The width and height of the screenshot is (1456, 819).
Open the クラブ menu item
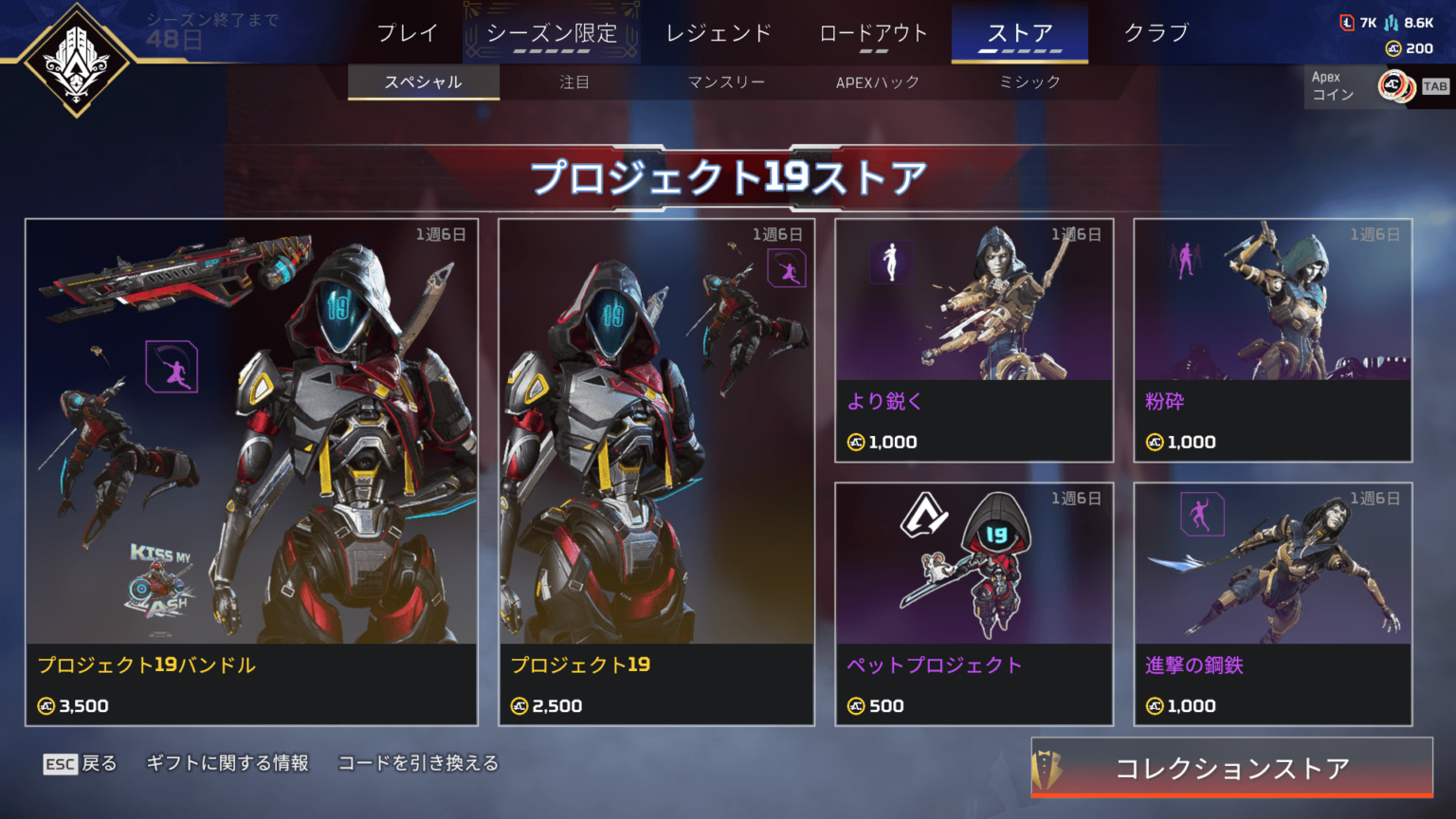click(x=1156, y=31)
